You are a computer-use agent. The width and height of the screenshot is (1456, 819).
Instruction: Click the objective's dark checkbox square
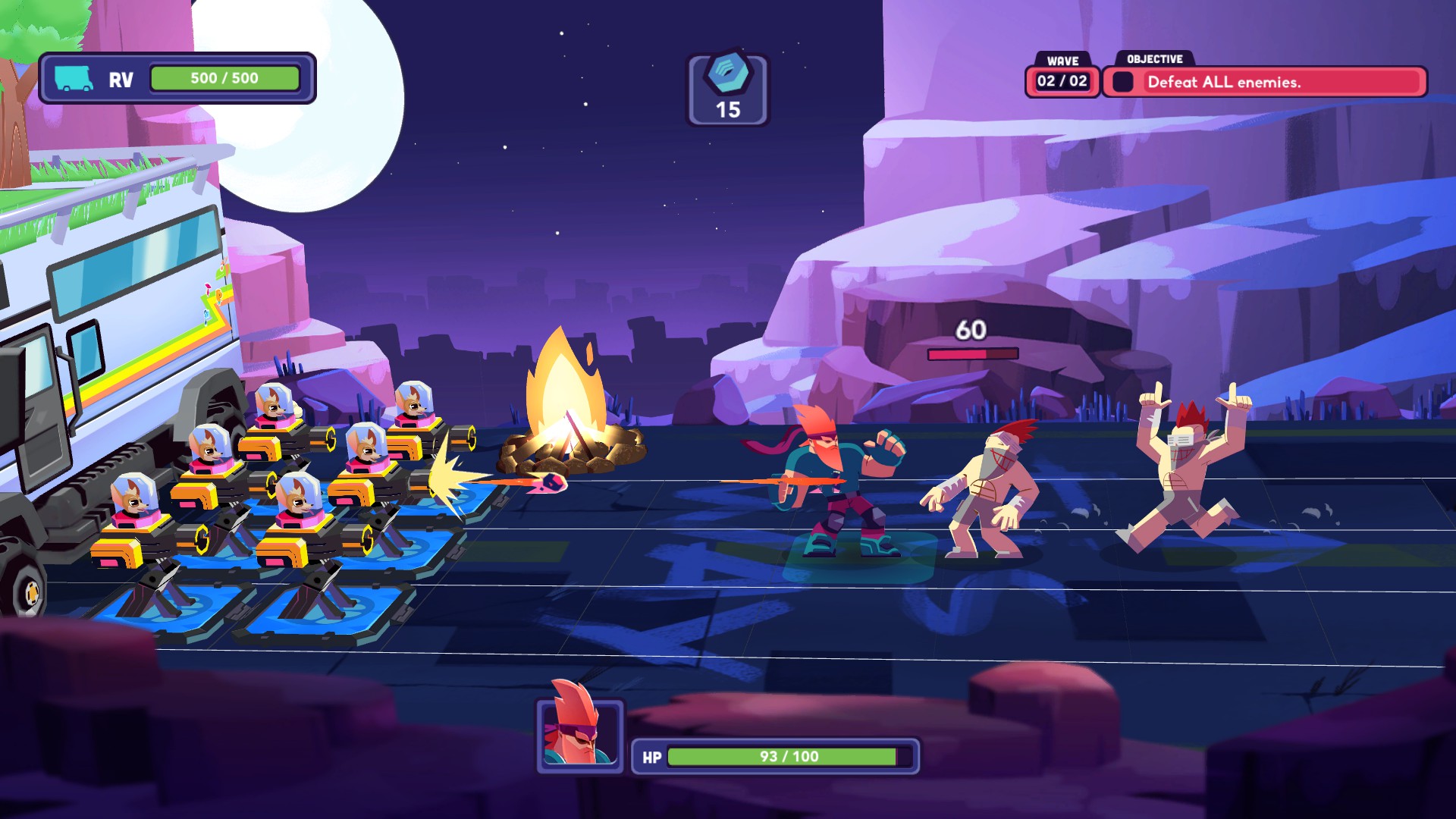click(x=1124, y=82)
